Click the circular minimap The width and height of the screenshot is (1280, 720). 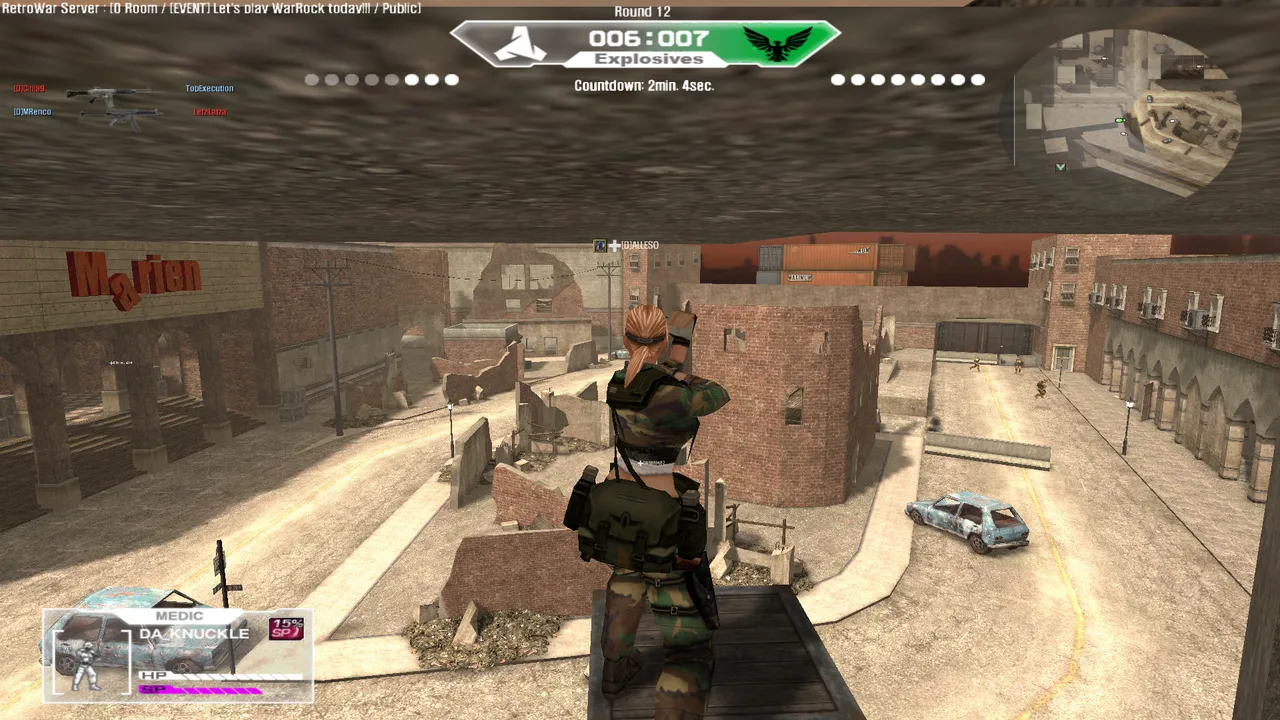[1128, 110]
